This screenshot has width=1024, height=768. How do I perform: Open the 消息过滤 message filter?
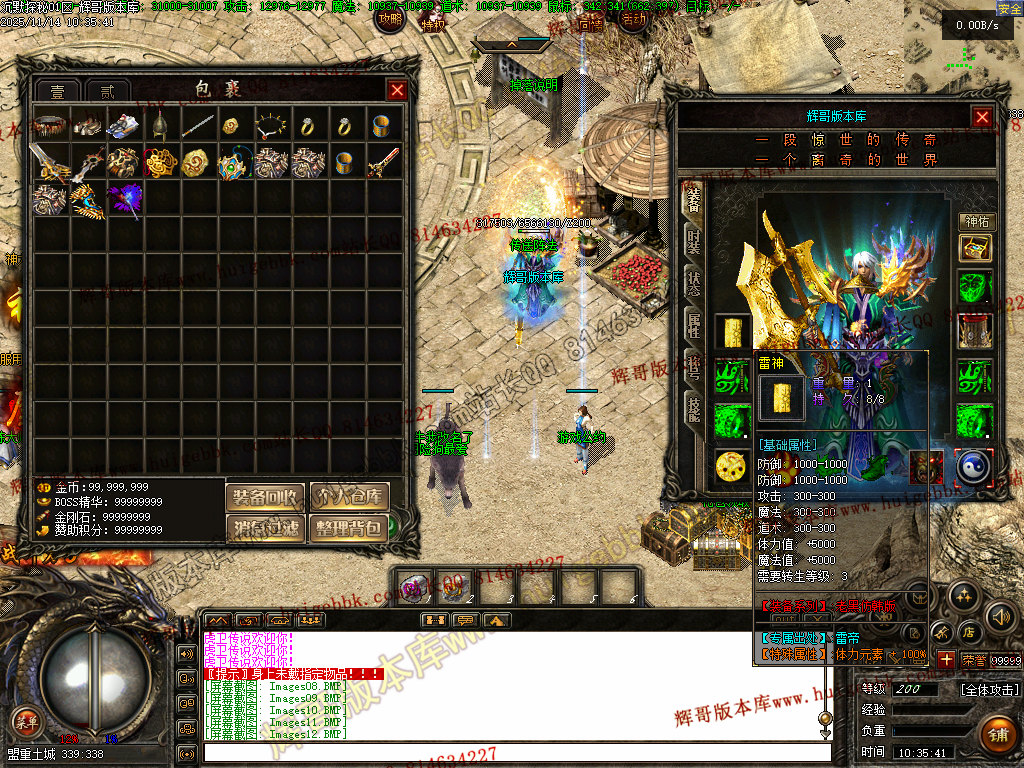(265, 527)
